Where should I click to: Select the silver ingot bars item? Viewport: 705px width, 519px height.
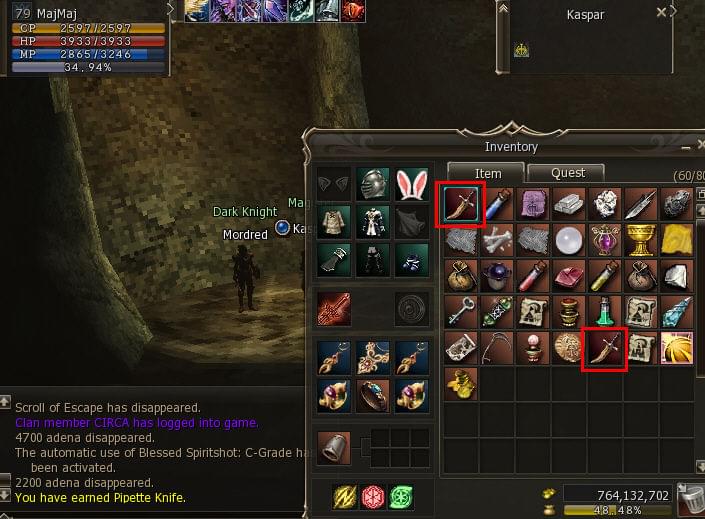[568, 204]
